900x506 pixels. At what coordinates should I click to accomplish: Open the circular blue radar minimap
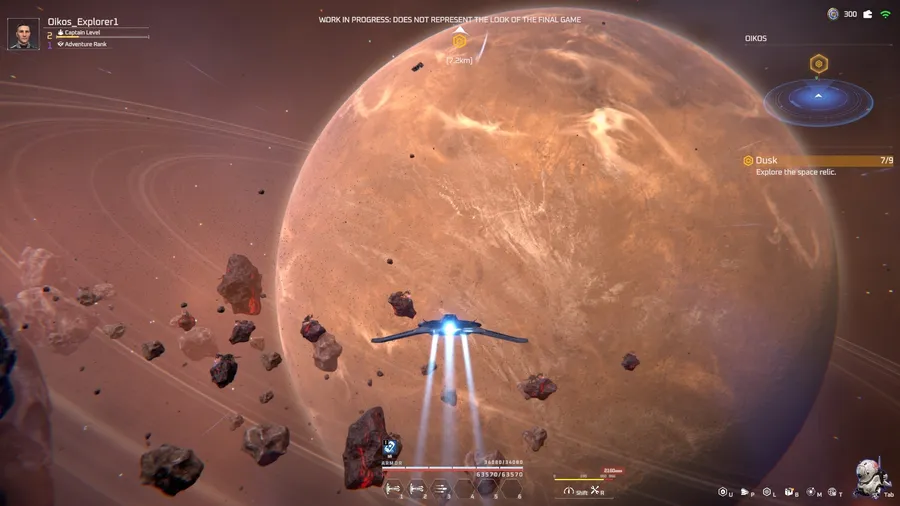click(x=818, y=101)
